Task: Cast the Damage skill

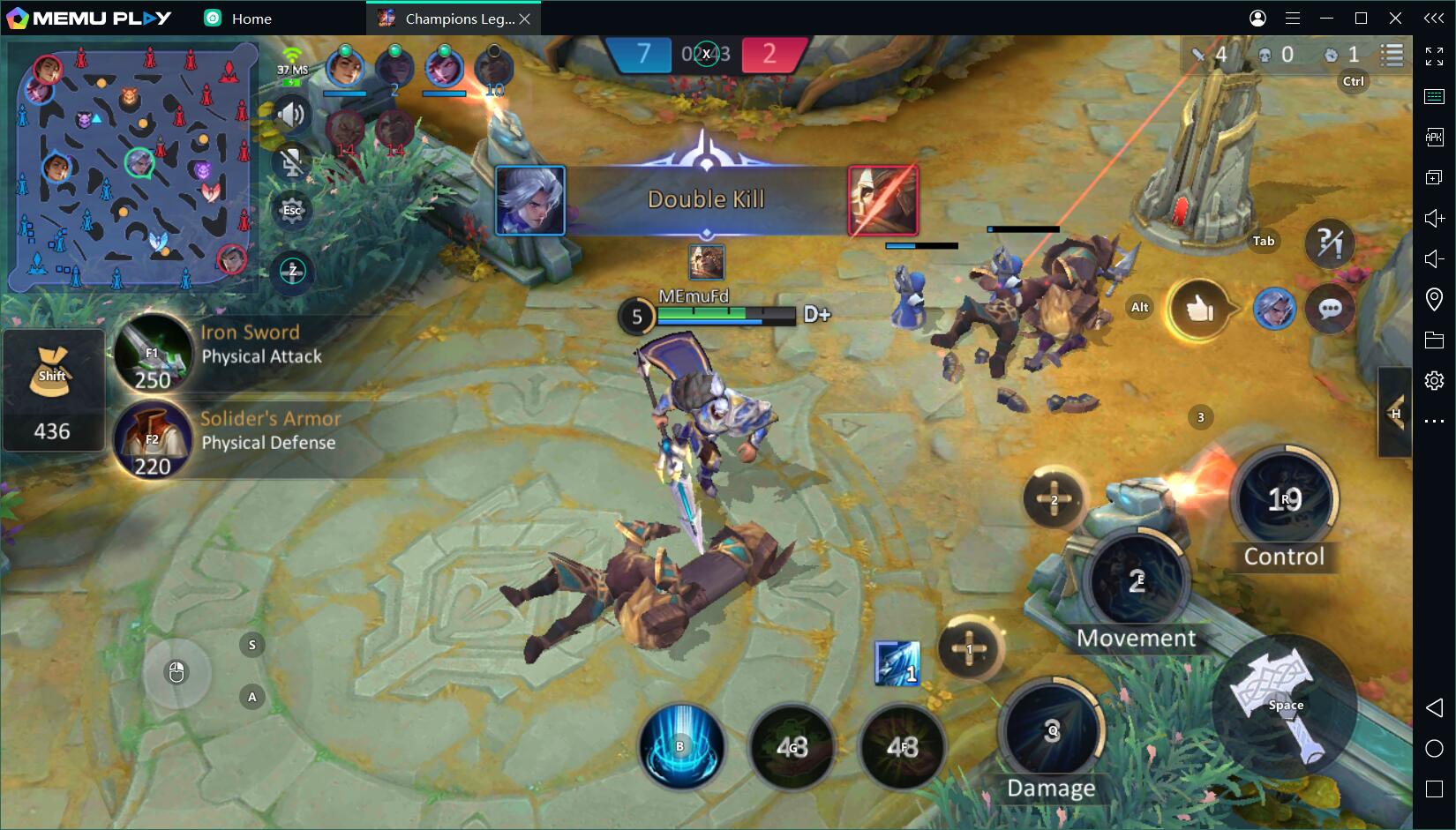Action: [1051, 730]
